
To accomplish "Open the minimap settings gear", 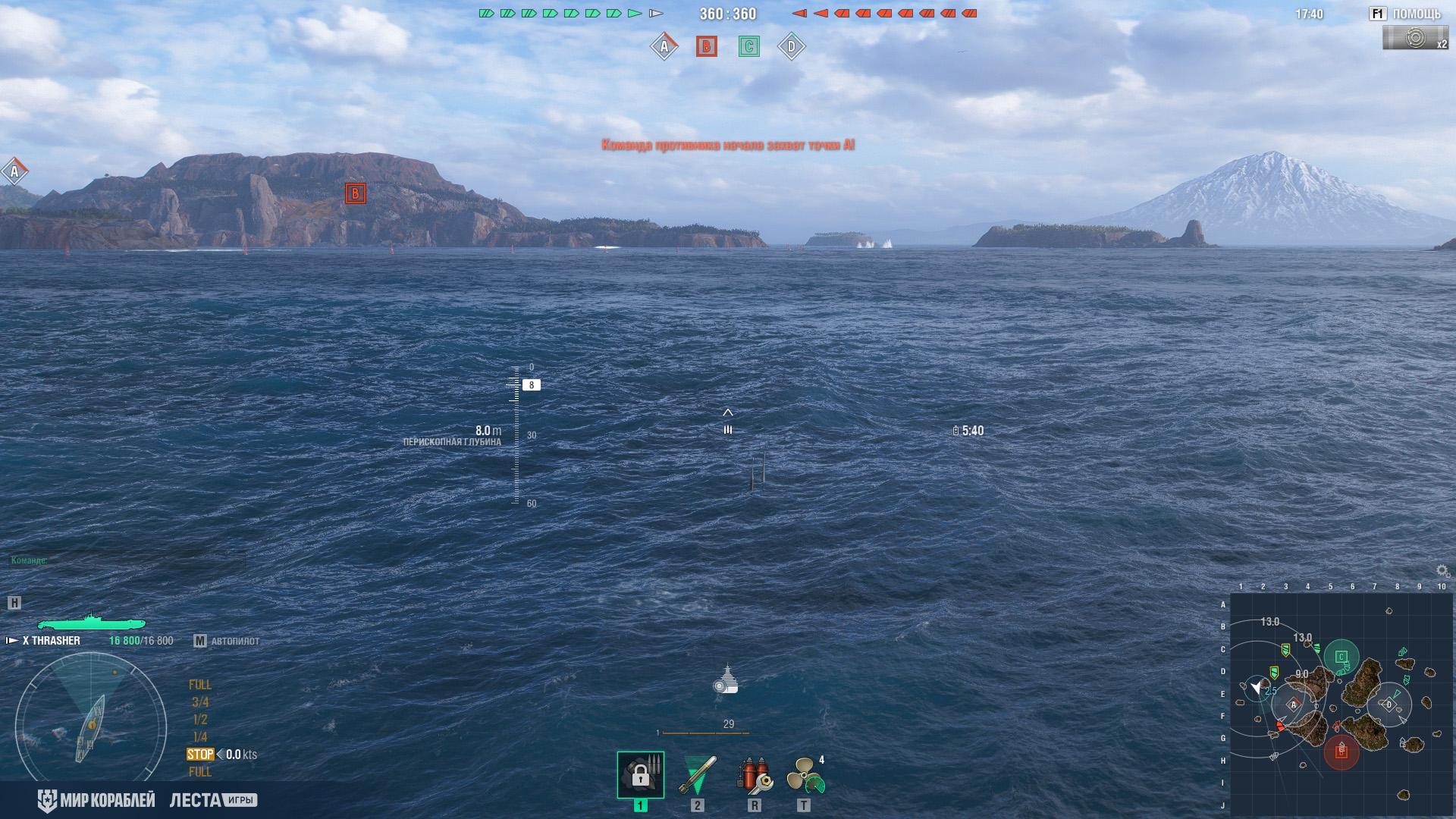I will (1442, 571).
